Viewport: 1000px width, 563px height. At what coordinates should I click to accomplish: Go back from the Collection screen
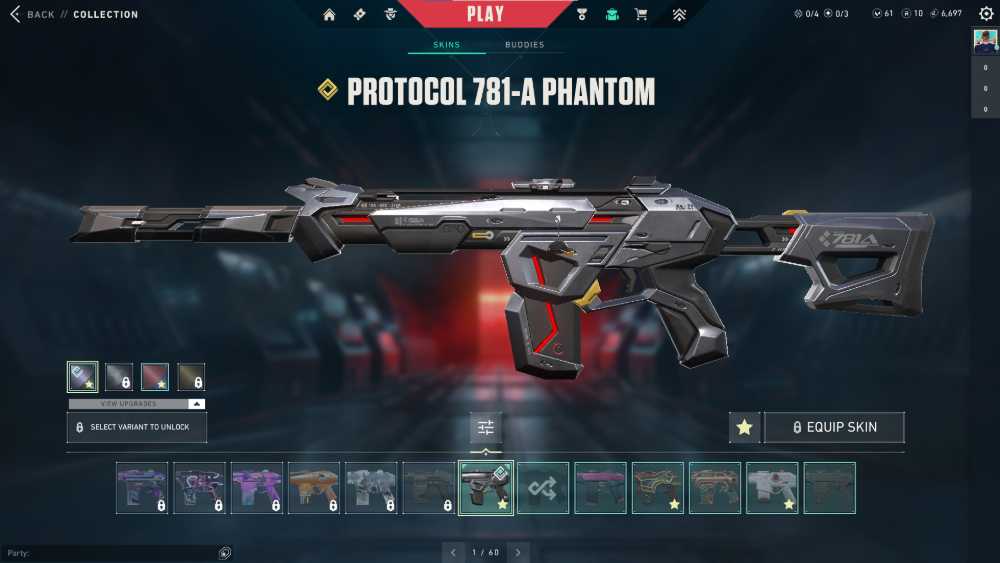(x=32, y=15)
